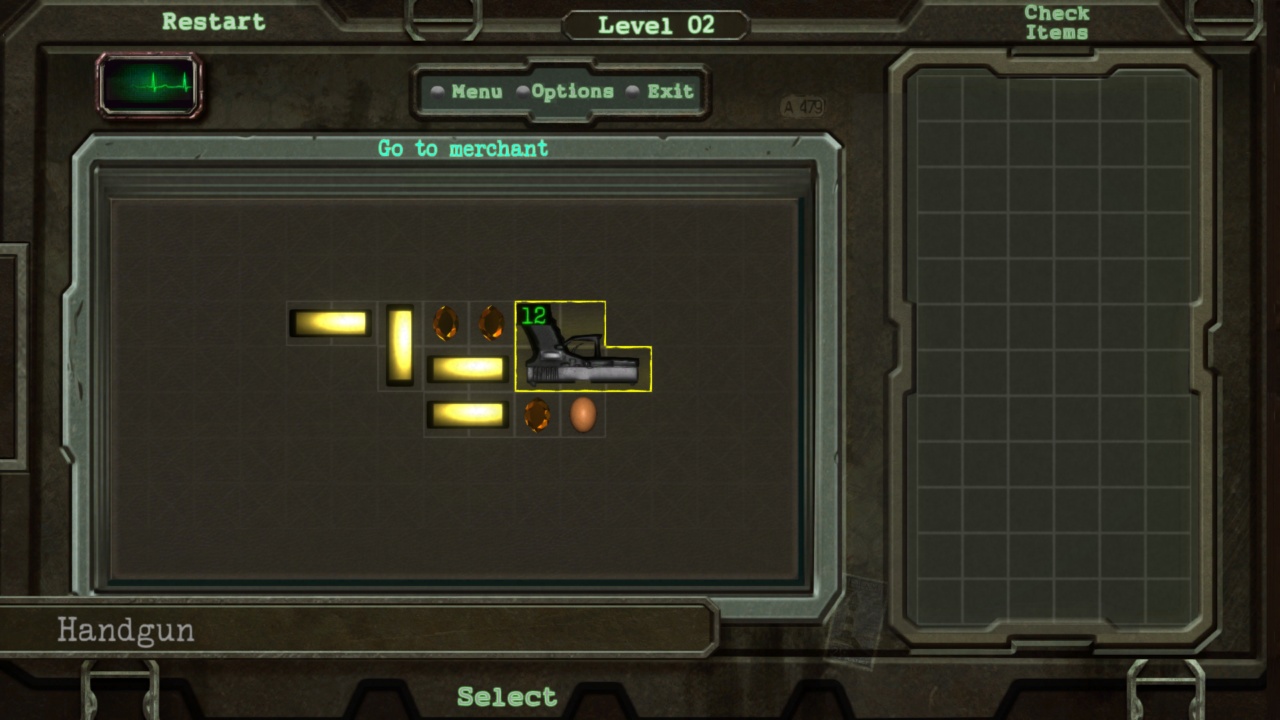
Task: Open the Check Items panel
Action: pyautogui.click(x=1055, y=22)
